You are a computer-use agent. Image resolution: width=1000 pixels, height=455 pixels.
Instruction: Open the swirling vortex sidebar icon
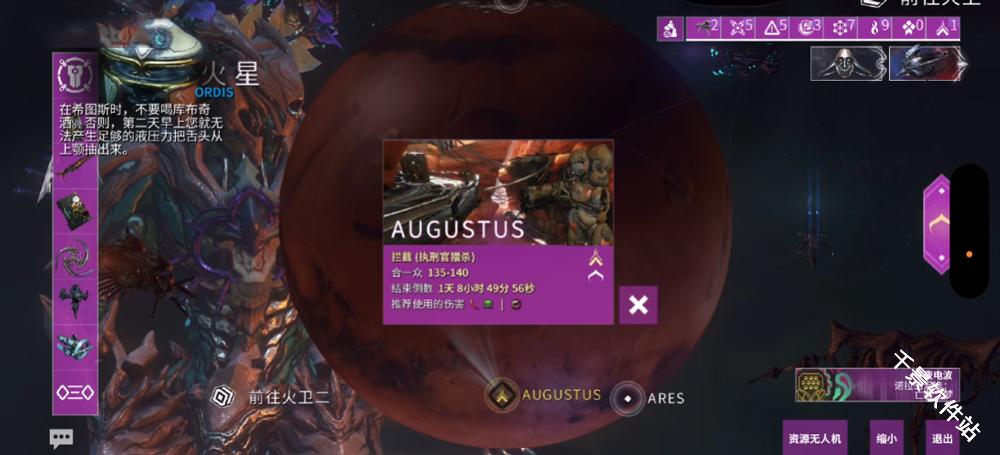75,256
